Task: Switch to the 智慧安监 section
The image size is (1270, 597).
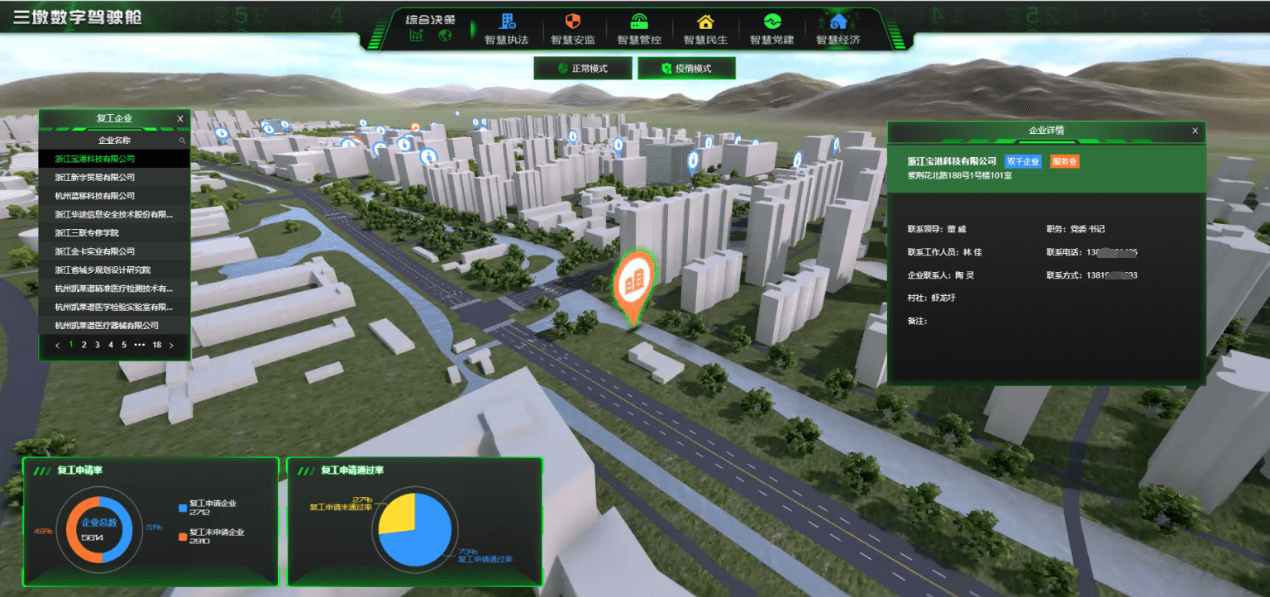Action: coord(572,29)
